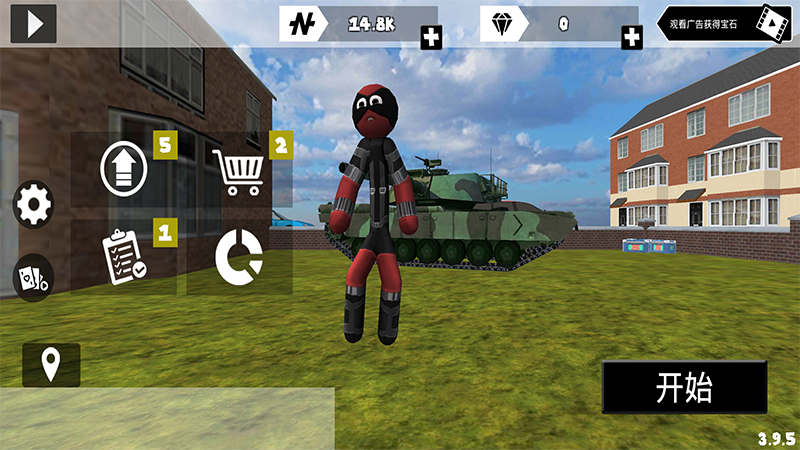Image resolution: width=800 pixels, height=450 pixels.
Task: Click the play arrow button
Action: pyautogui.click(x=33, y=23)
